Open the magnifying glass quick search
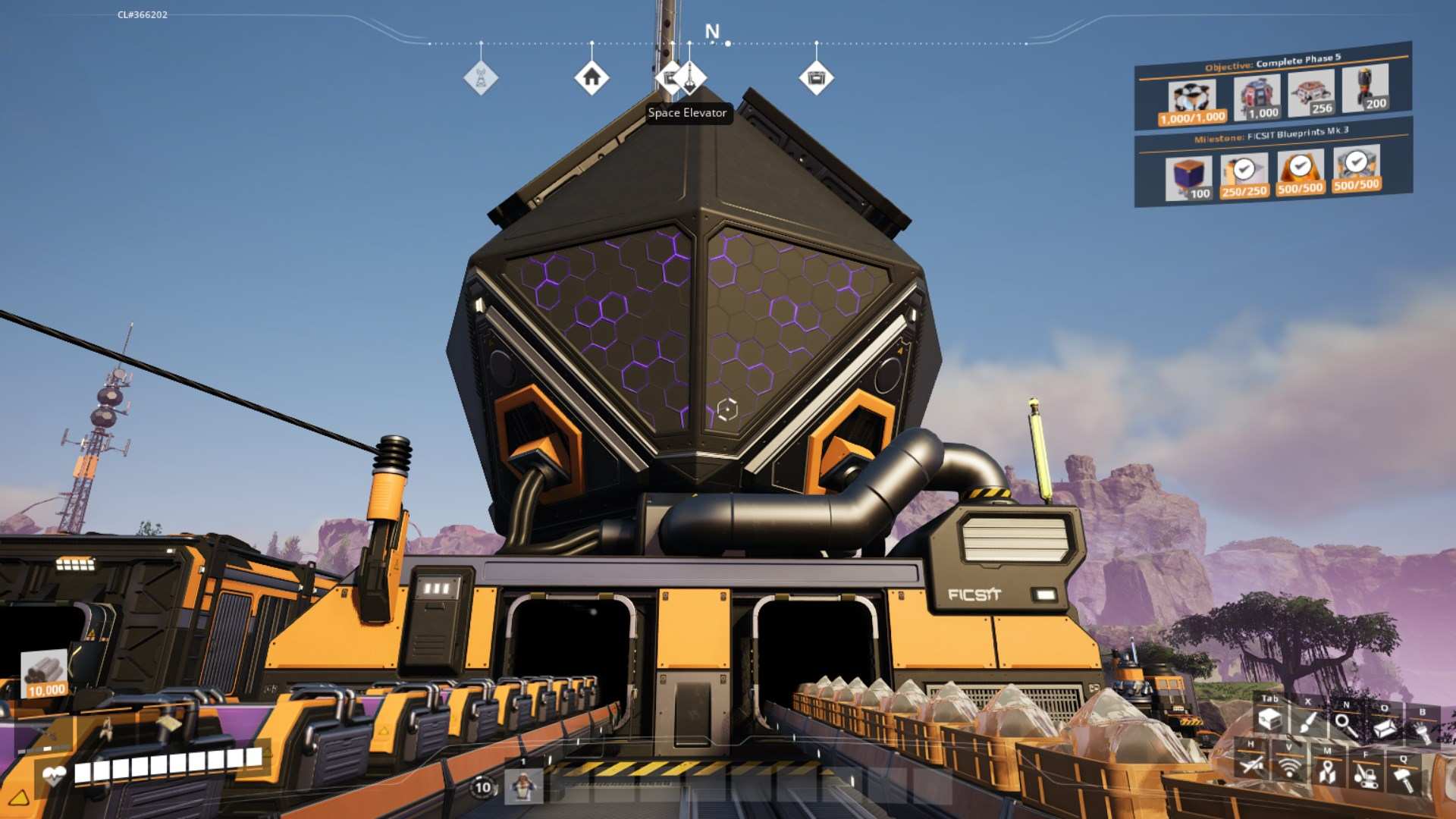 (1346, 725)
